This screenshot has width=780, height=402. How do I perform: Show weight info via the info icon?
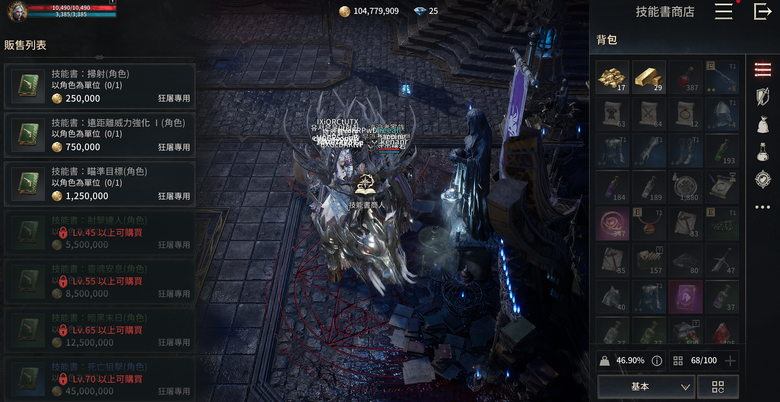657,360
